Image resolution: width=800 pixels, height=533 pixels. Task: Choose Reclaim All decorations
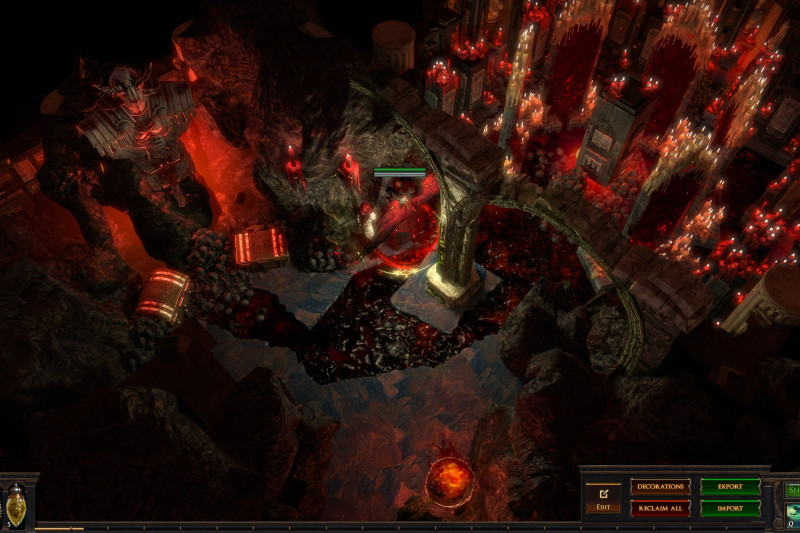[660, 508]
